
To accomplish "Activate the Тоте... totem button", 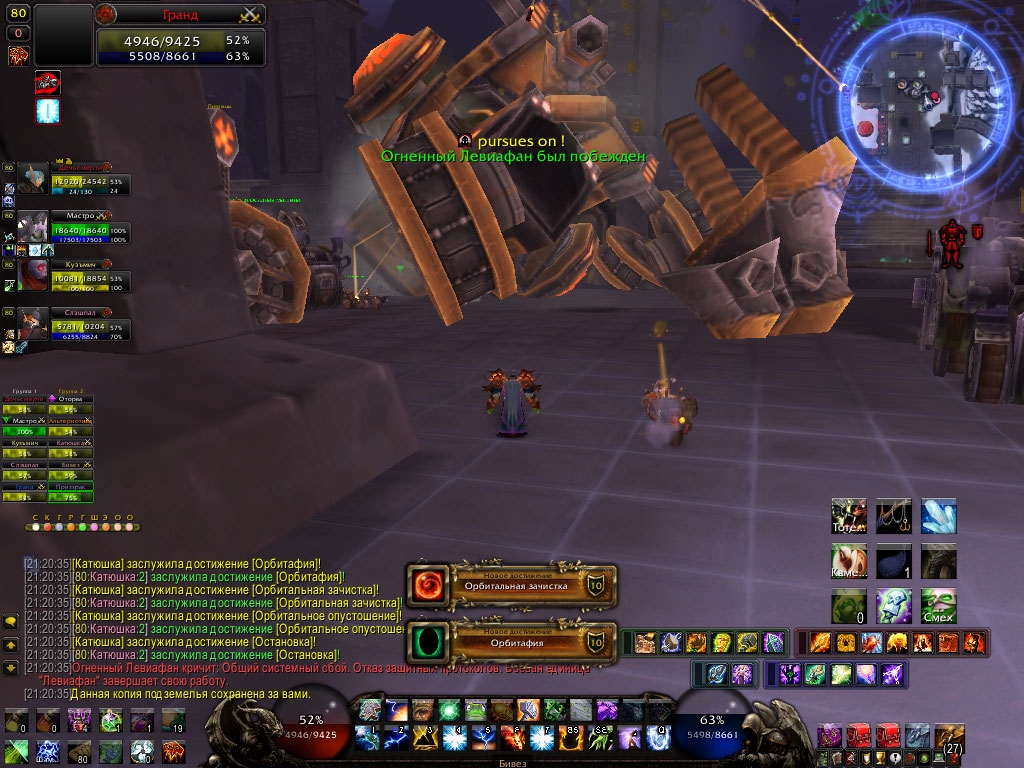I will point(849,516).
